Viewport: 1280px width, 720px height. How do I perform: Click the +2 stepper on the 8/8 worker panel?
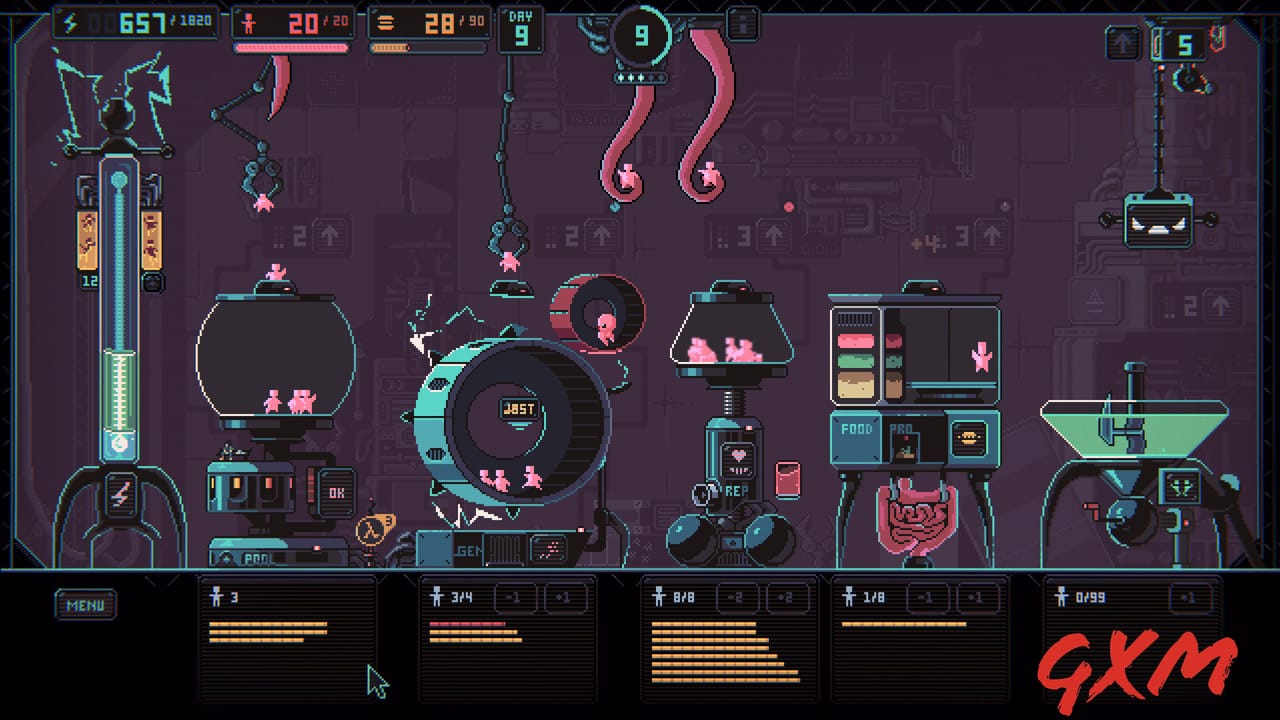click(786, 597)
